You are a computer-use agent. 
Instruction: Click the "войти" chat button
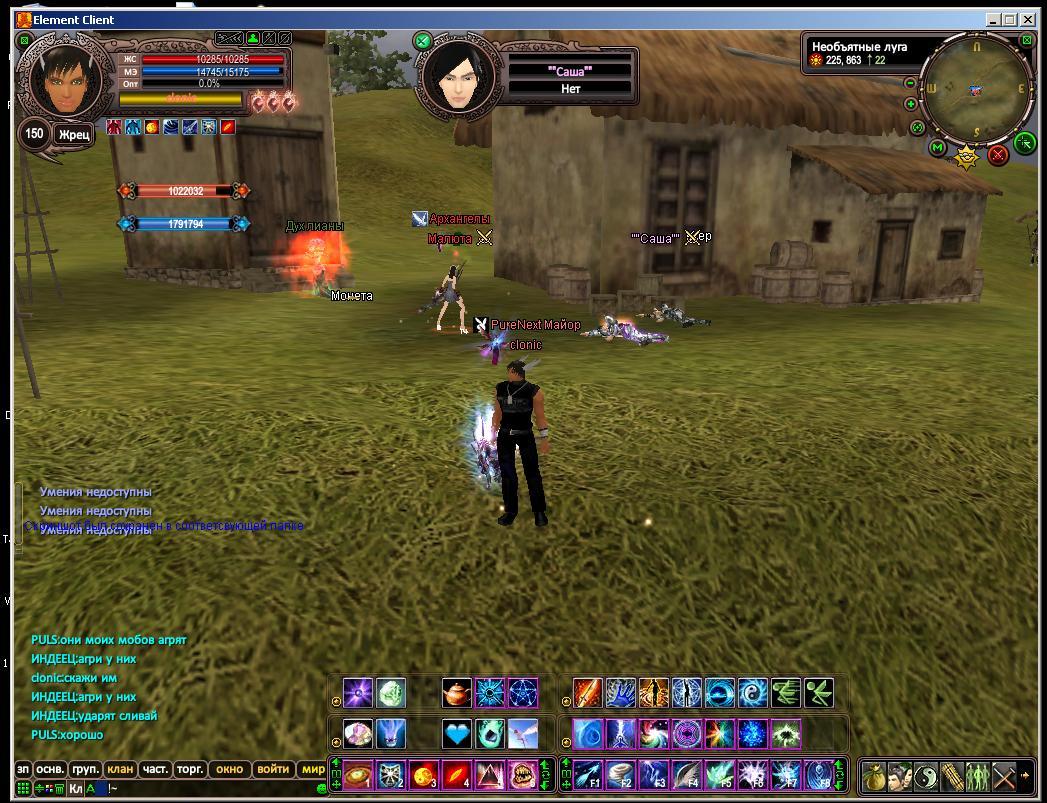pyautogui.click(x=273, y=770)
